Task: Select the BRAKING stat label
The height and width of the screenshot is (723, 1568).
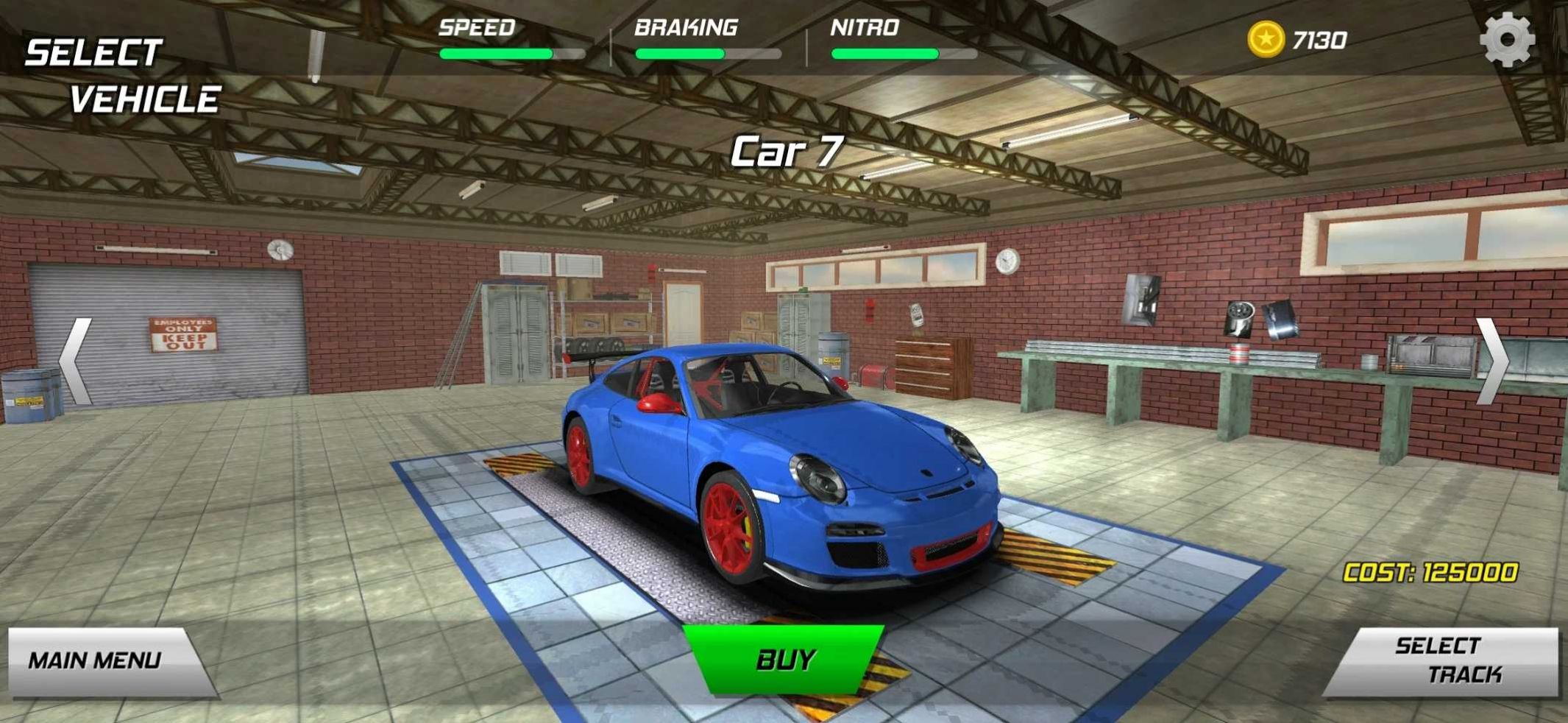Action: coord(685,26)
